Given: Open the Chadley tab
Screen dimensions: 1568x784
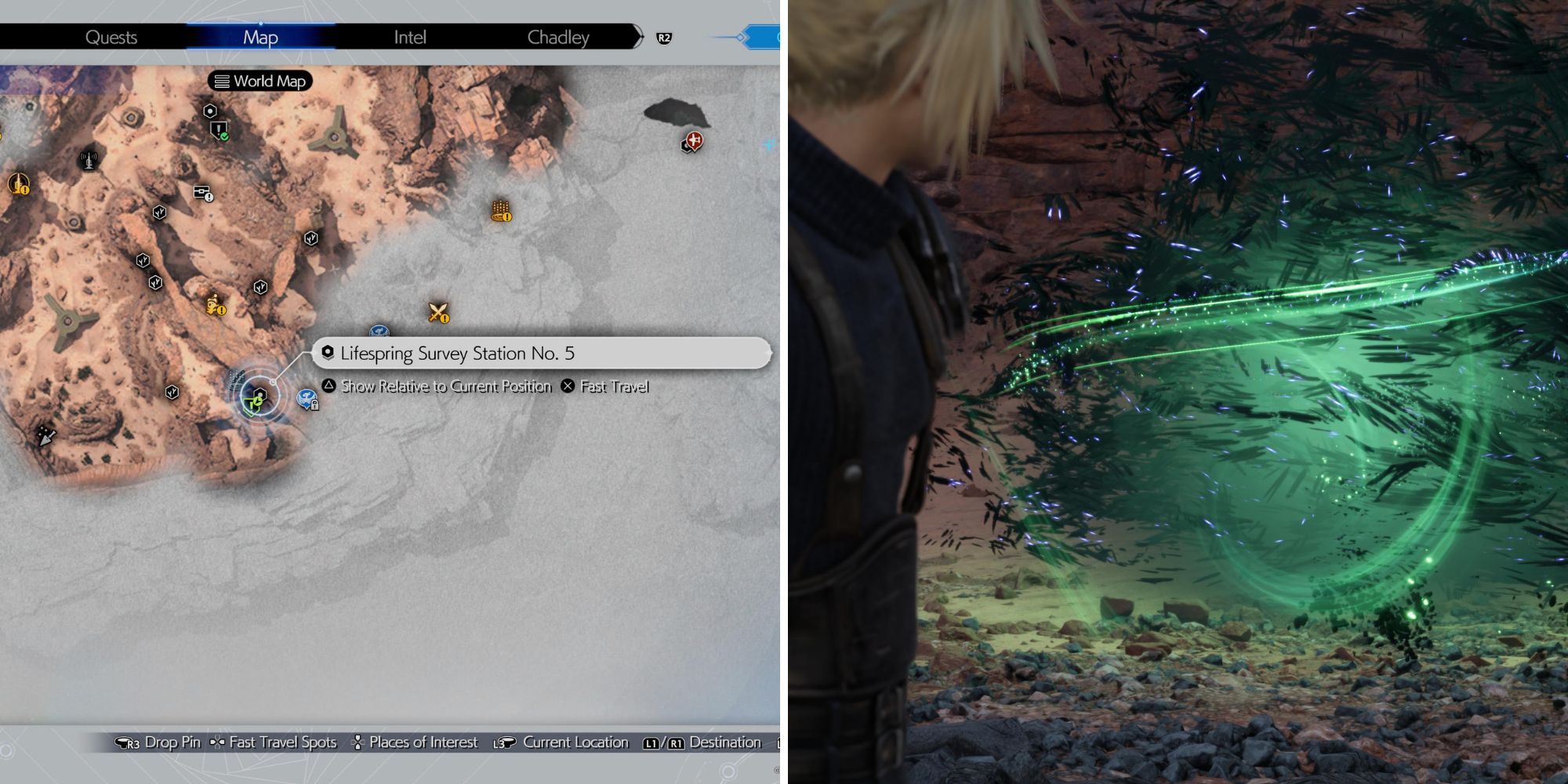Looking at the screenshot, I should pyautogui.click(x=557, y=36).
